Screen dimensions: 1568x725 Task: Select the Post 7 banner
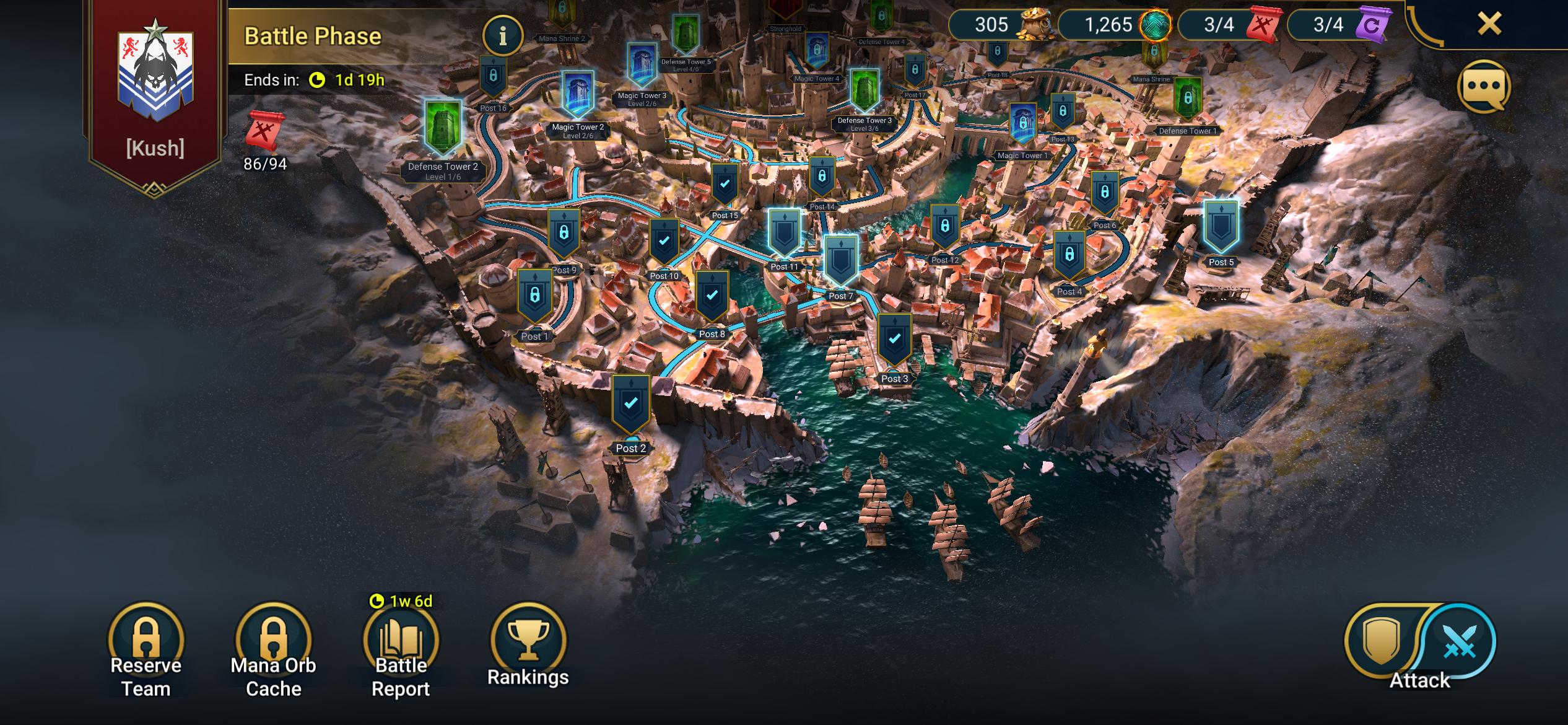click(840, 261)
